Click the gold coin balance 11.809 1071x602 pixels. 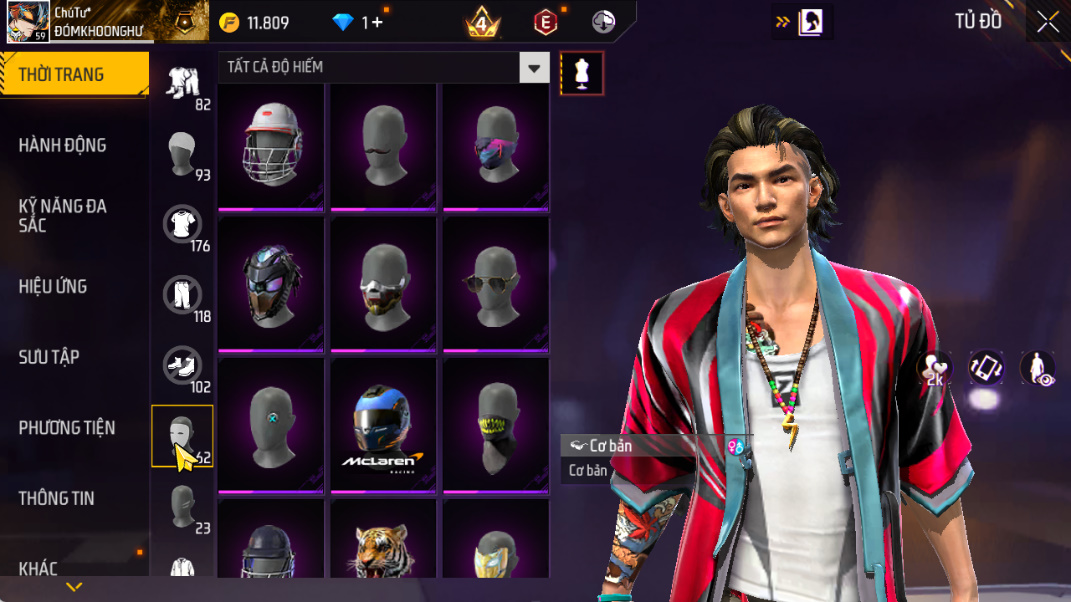pos(254,23)
